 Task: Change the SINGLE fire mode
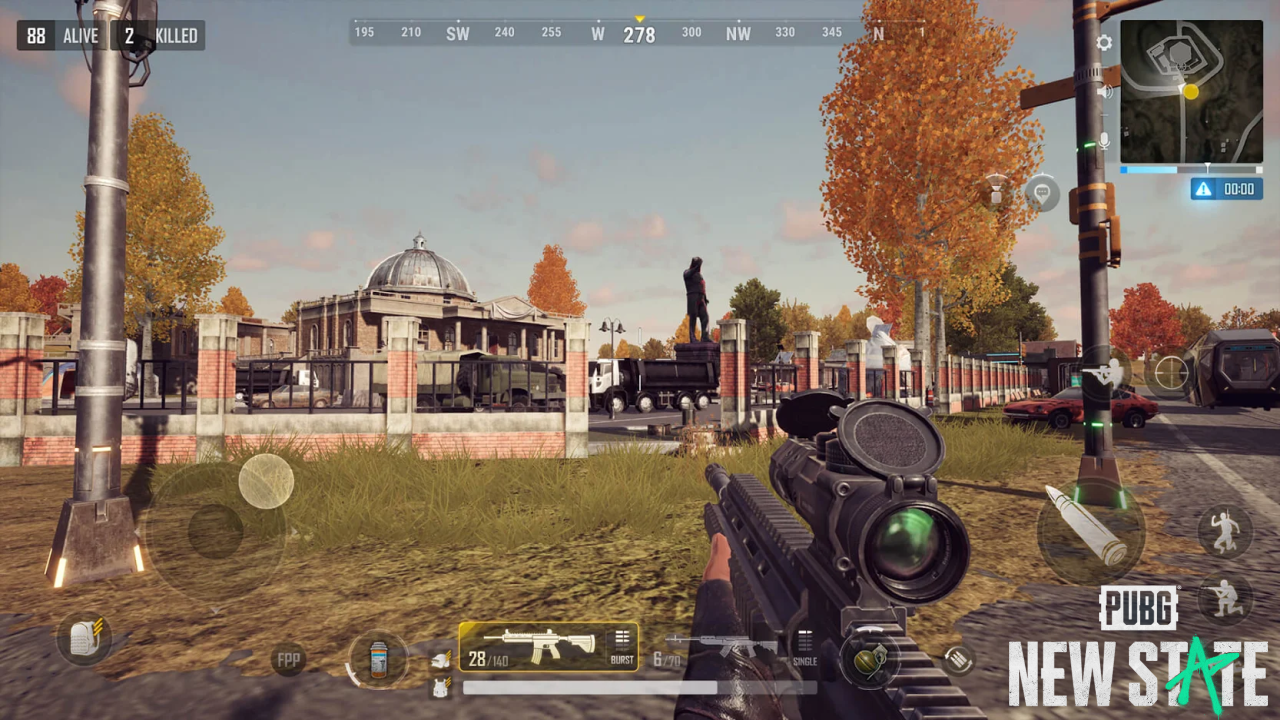805,646
